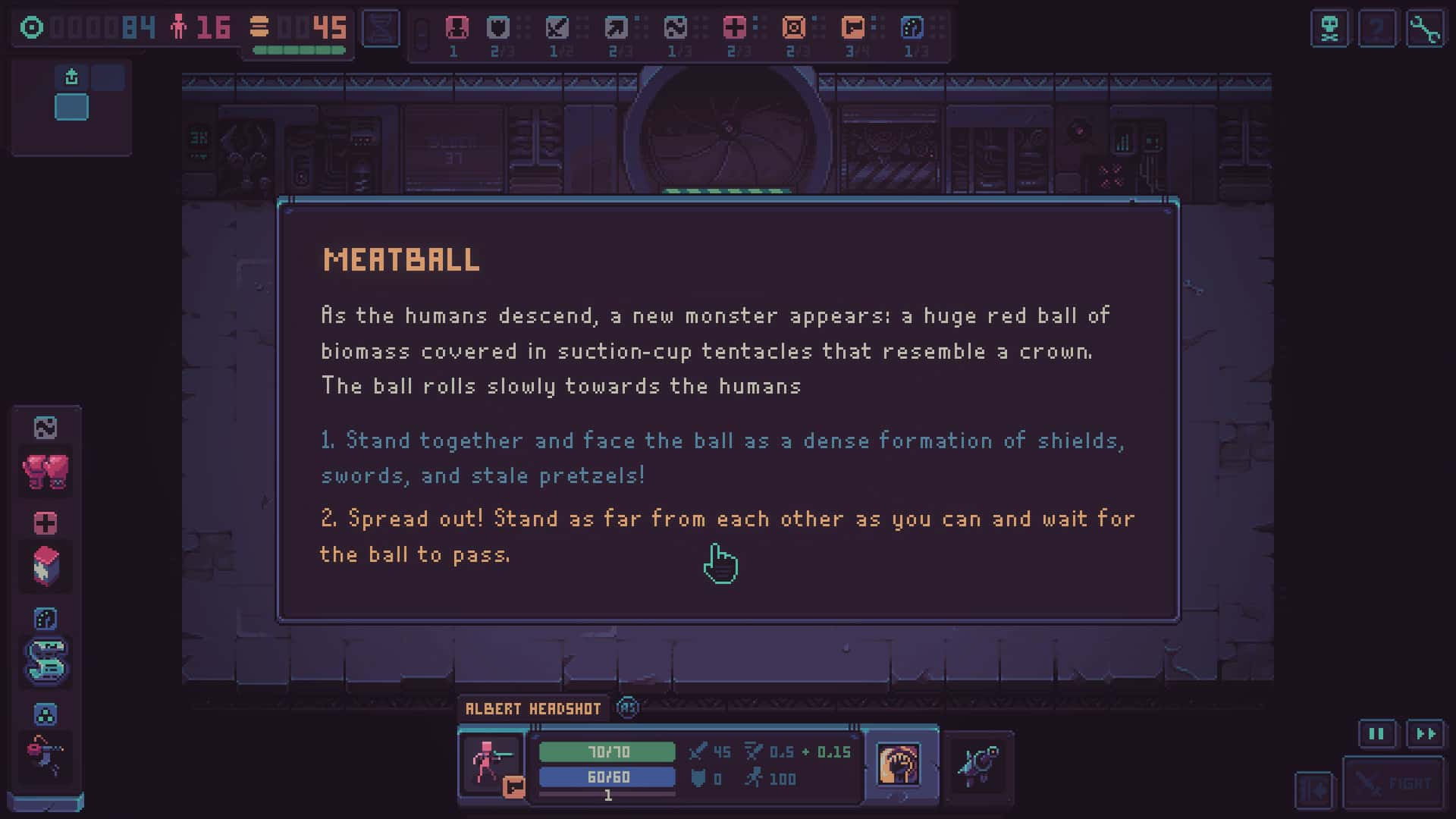The width and height of the screenshot is (1456, 819).
Task: Click the orange target class icon
Action: point(793,28)
